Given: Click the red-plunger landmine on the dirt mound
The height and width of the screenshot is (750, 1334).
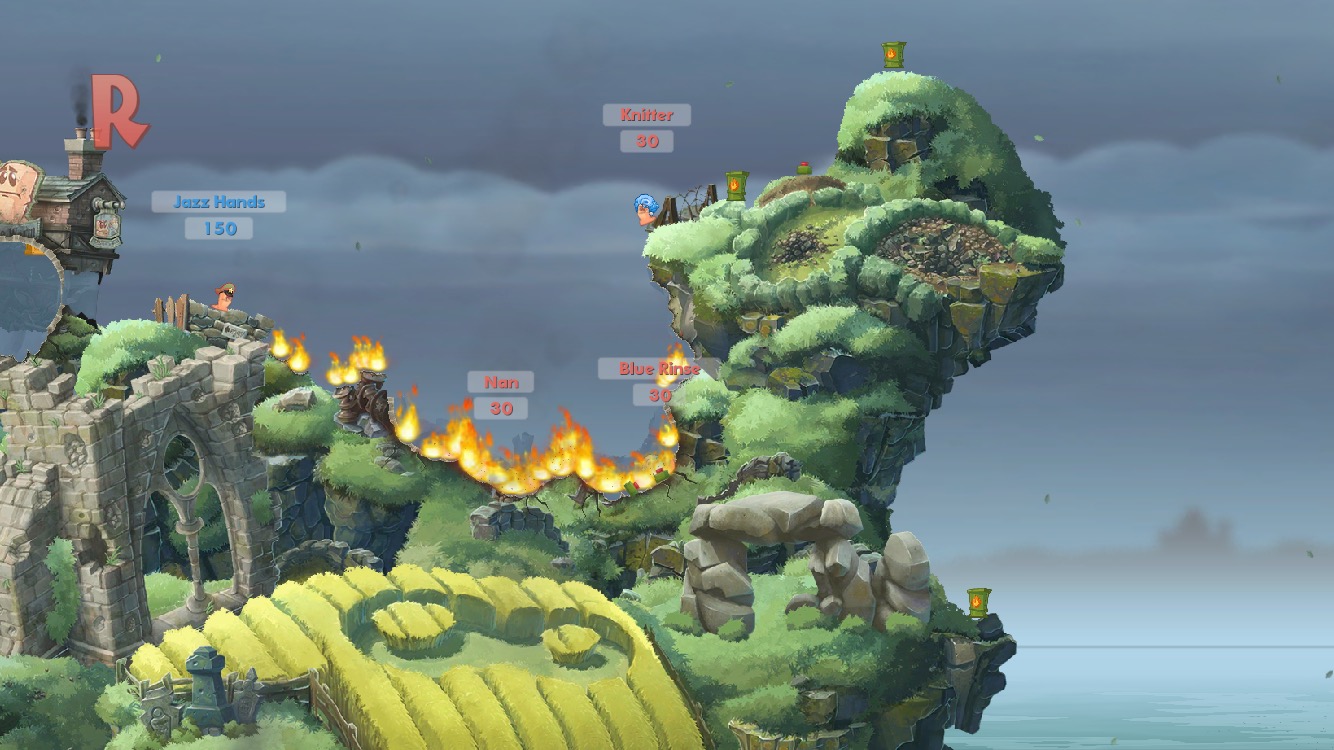Looking at the screenshot, I should coord(806,166).
